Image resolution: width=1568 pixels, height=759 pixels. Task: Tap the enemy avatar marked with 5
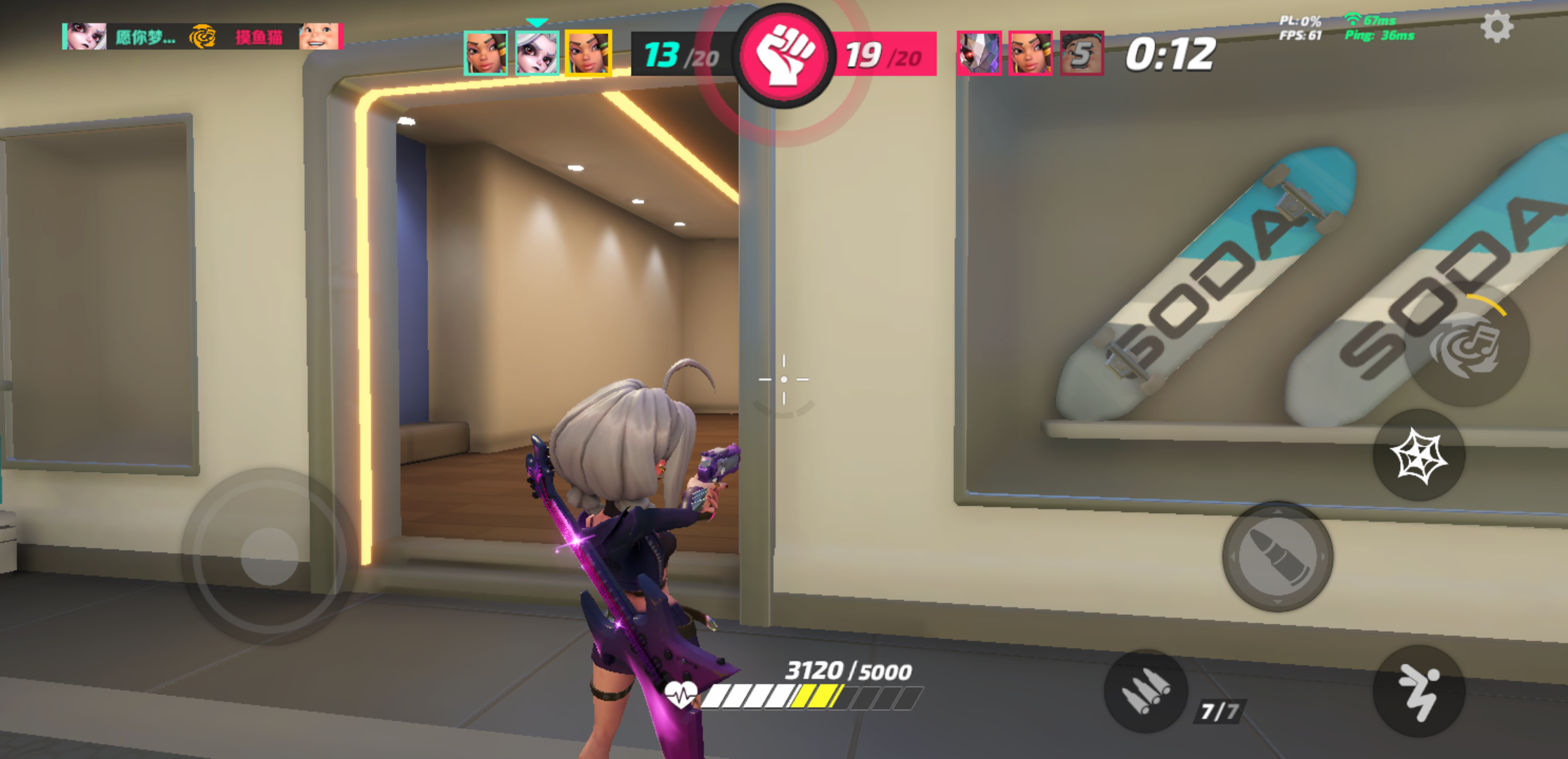1083,53
